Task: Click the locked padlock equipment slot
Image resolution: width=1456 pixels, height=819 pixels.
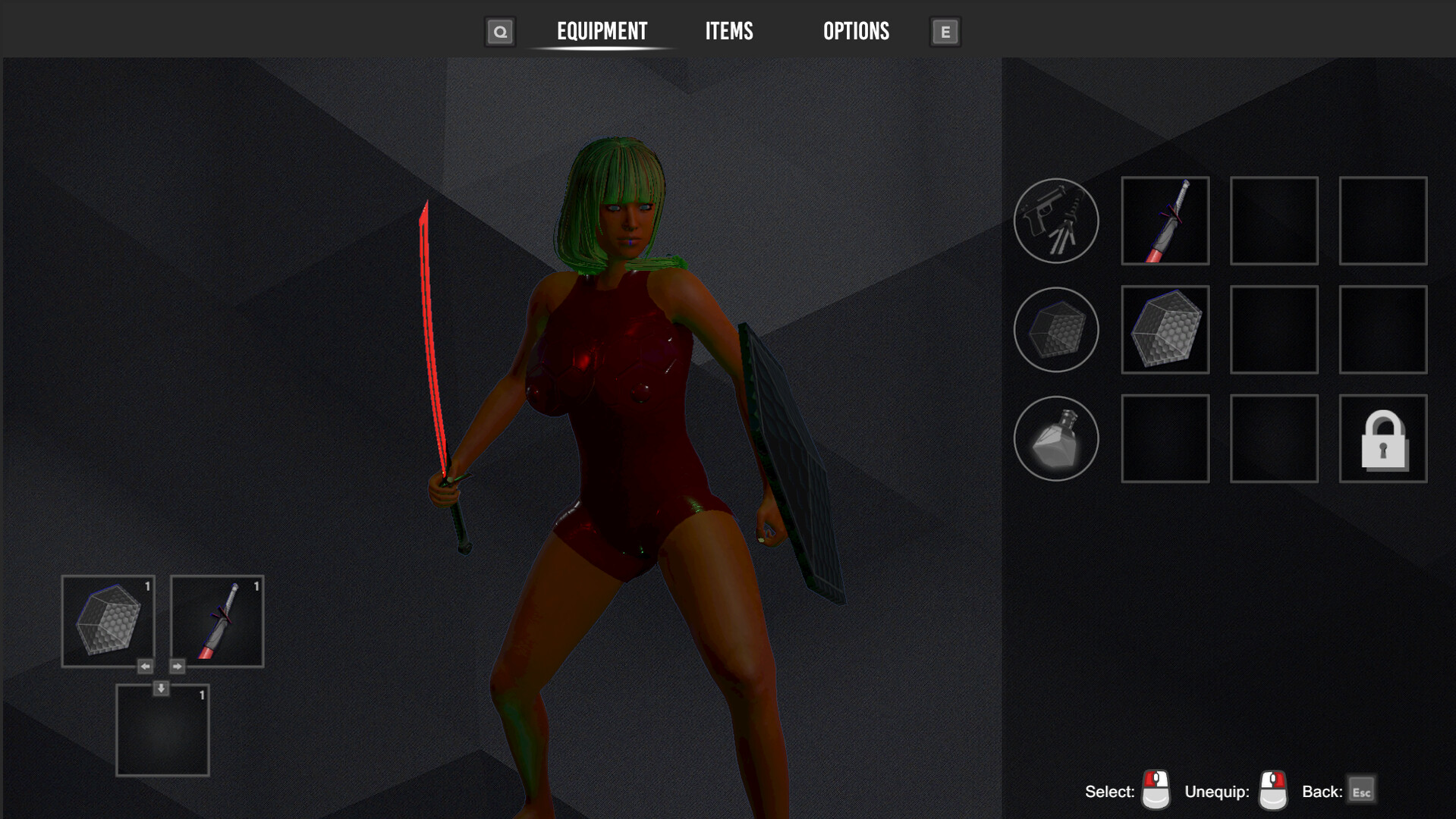Action: [x=1382, y=438]
